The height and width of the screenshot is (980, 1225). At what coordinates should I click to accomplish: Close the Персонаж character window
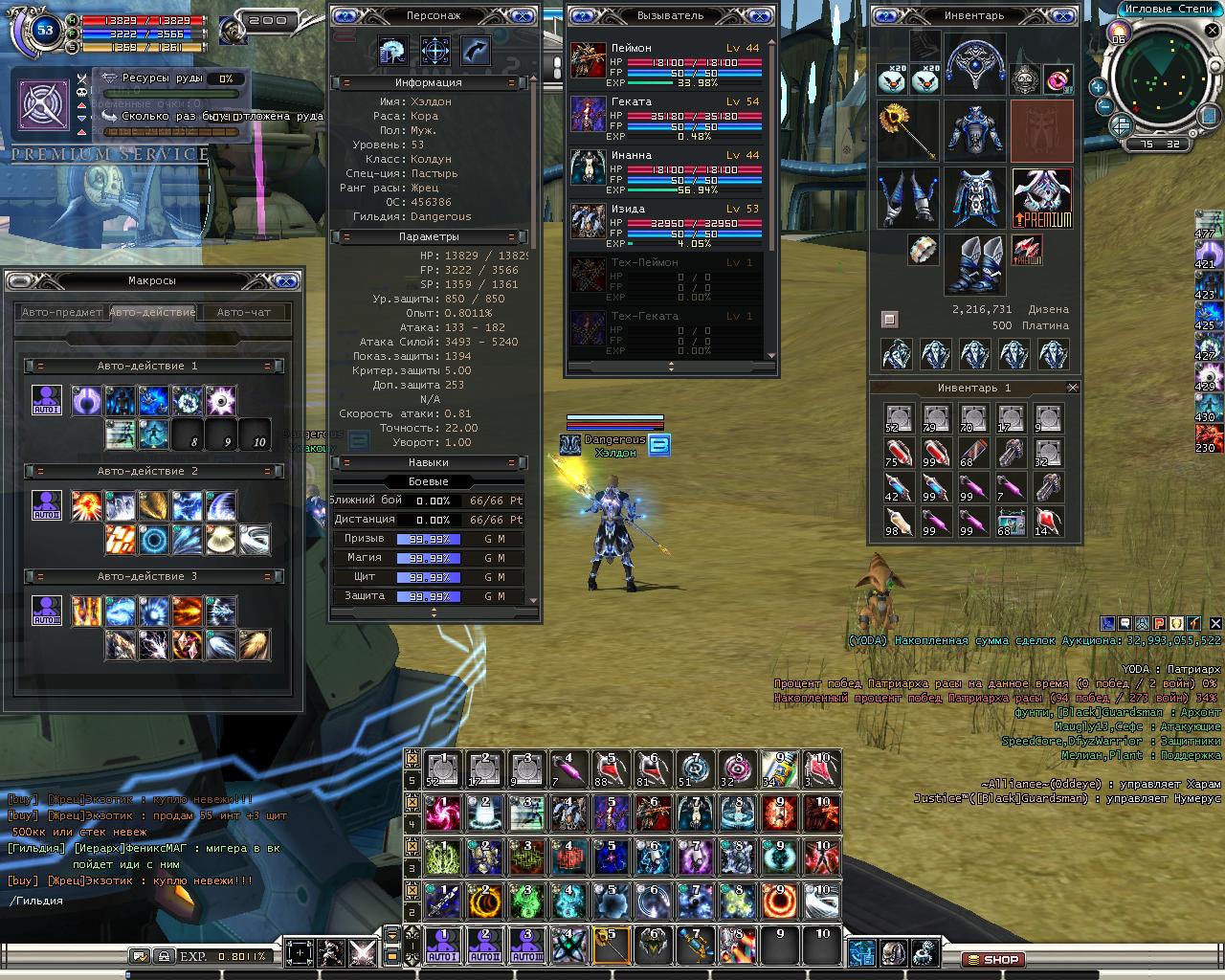(x=522, y=16)
